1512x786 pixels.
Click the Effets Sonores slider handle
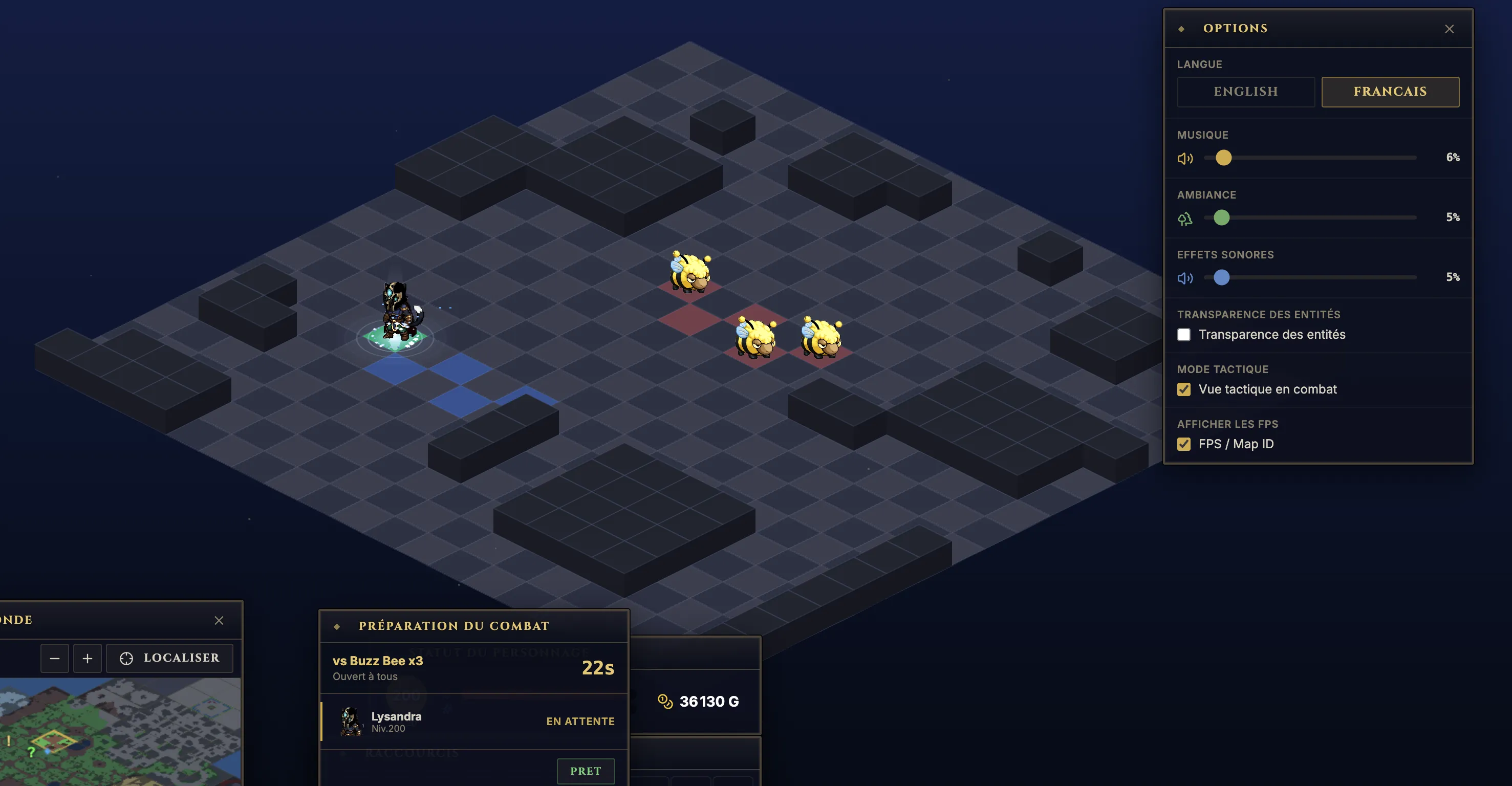click(x=1221, y=278)
